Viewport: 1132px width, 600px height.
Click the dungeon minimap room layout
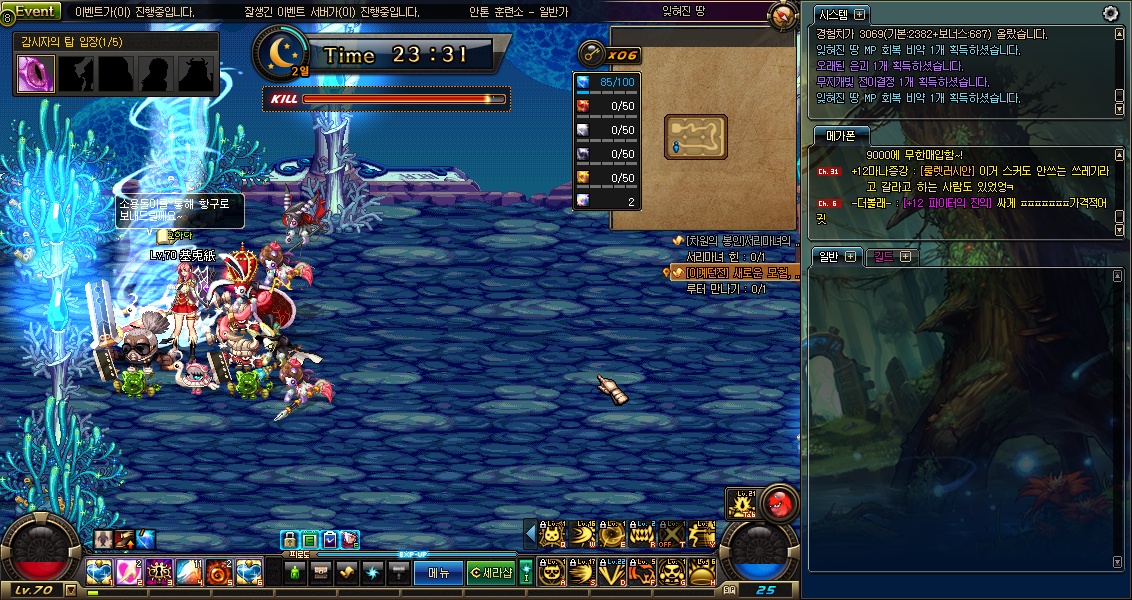point(695,136)
